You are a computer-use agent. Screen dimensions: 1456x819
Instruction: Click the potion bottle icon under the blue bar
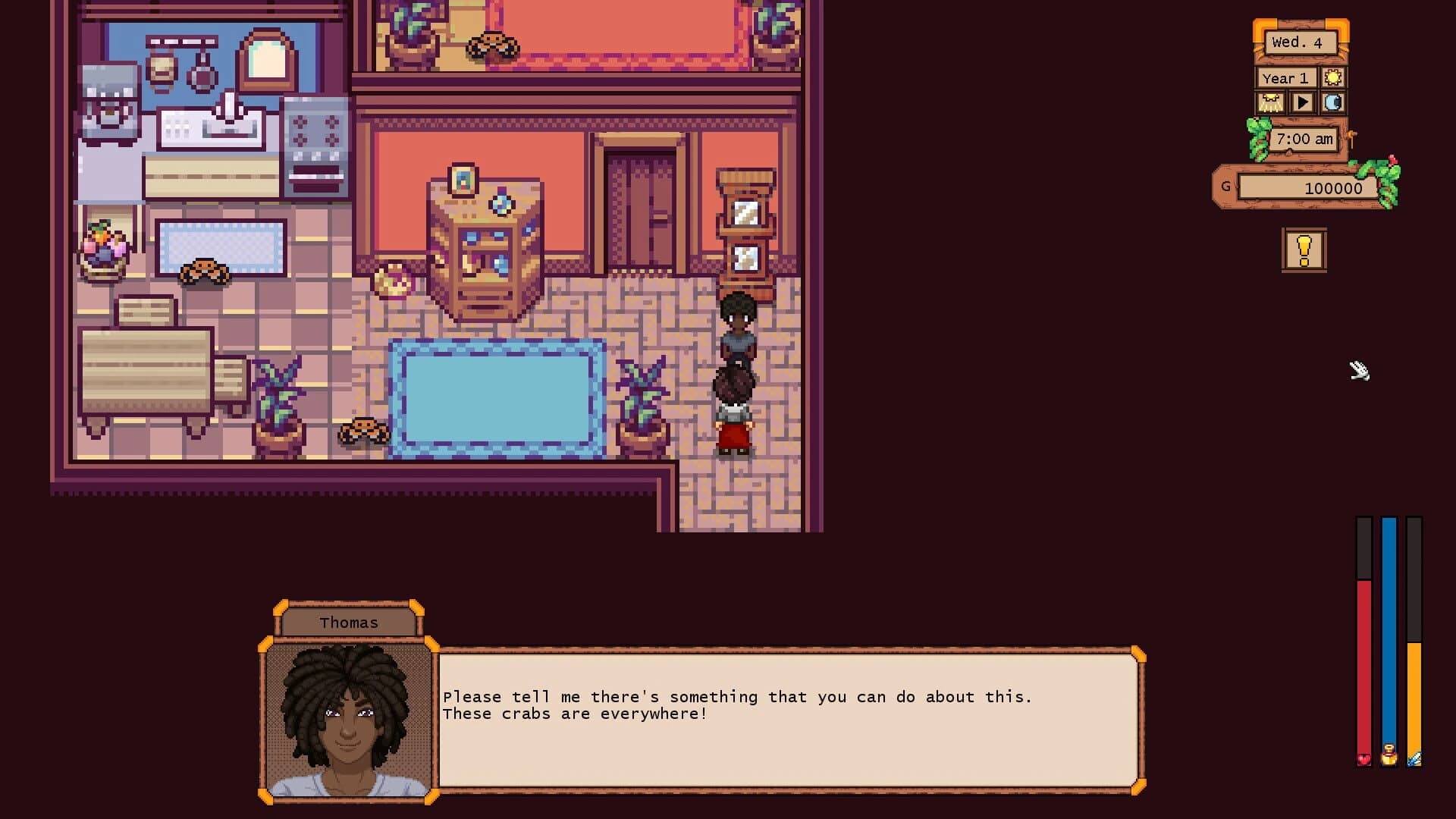(x=1389, y=756)
